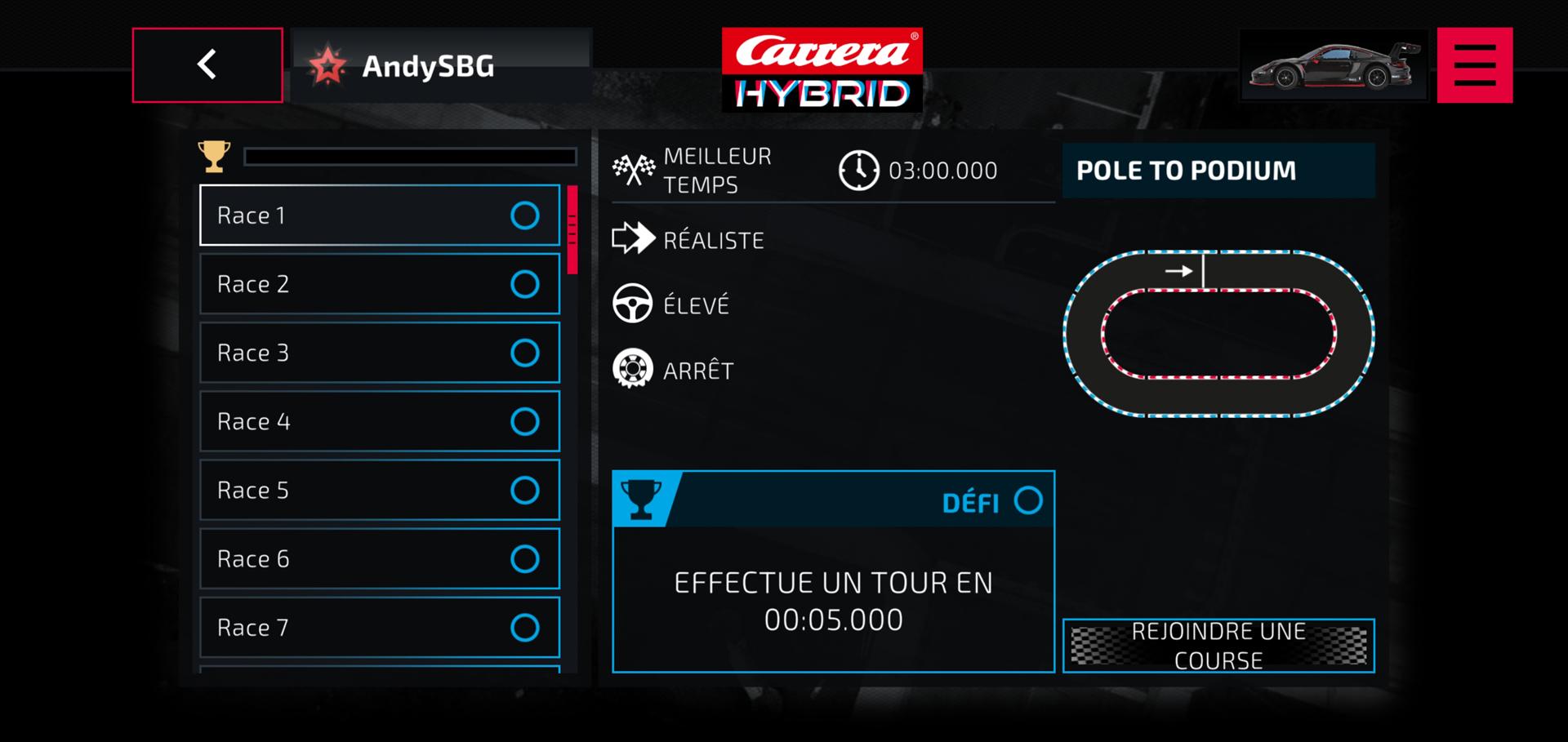Open the Effectue un tour challenge panel
The width and height of the screenshot is (1568, 742).
click(x=833, y=601)
